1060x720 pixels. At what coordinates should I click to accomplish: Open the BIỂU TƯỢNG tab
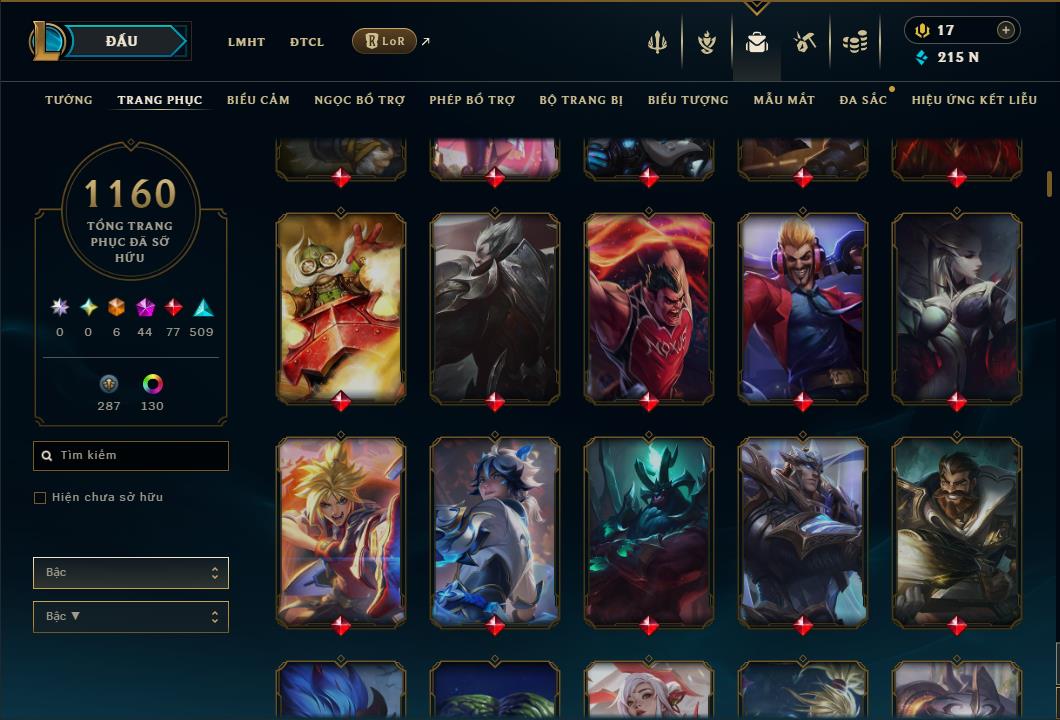pos(688,100)
